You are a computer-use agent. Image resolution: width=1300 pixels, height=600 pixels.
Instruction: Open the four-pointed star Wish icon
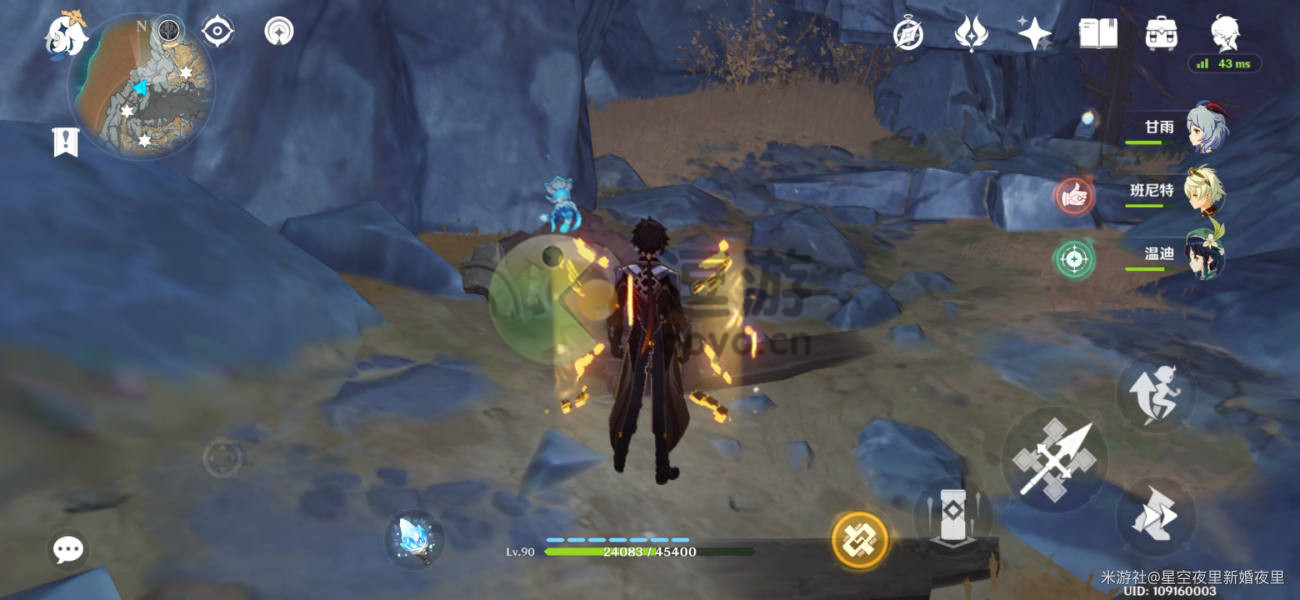click(x=1034, y=34)
